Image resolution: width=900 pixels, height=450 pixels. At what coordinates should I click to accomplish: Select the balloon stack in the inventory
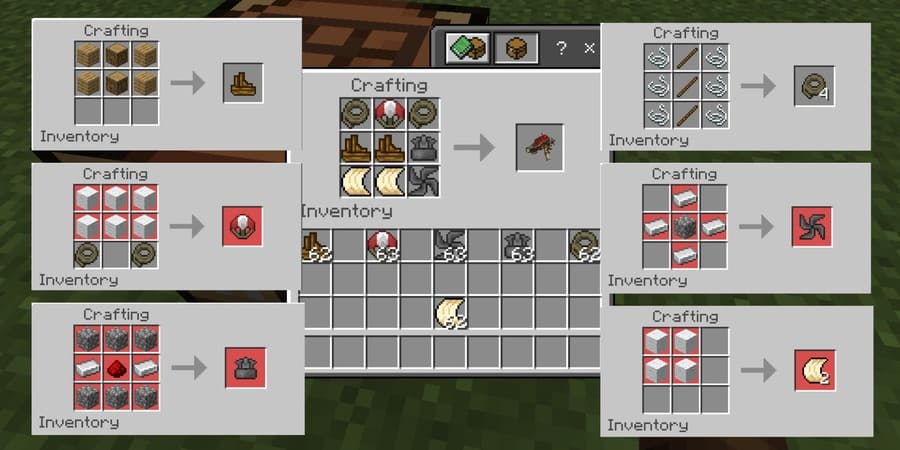pyautogui.click(x=383, y=244)
